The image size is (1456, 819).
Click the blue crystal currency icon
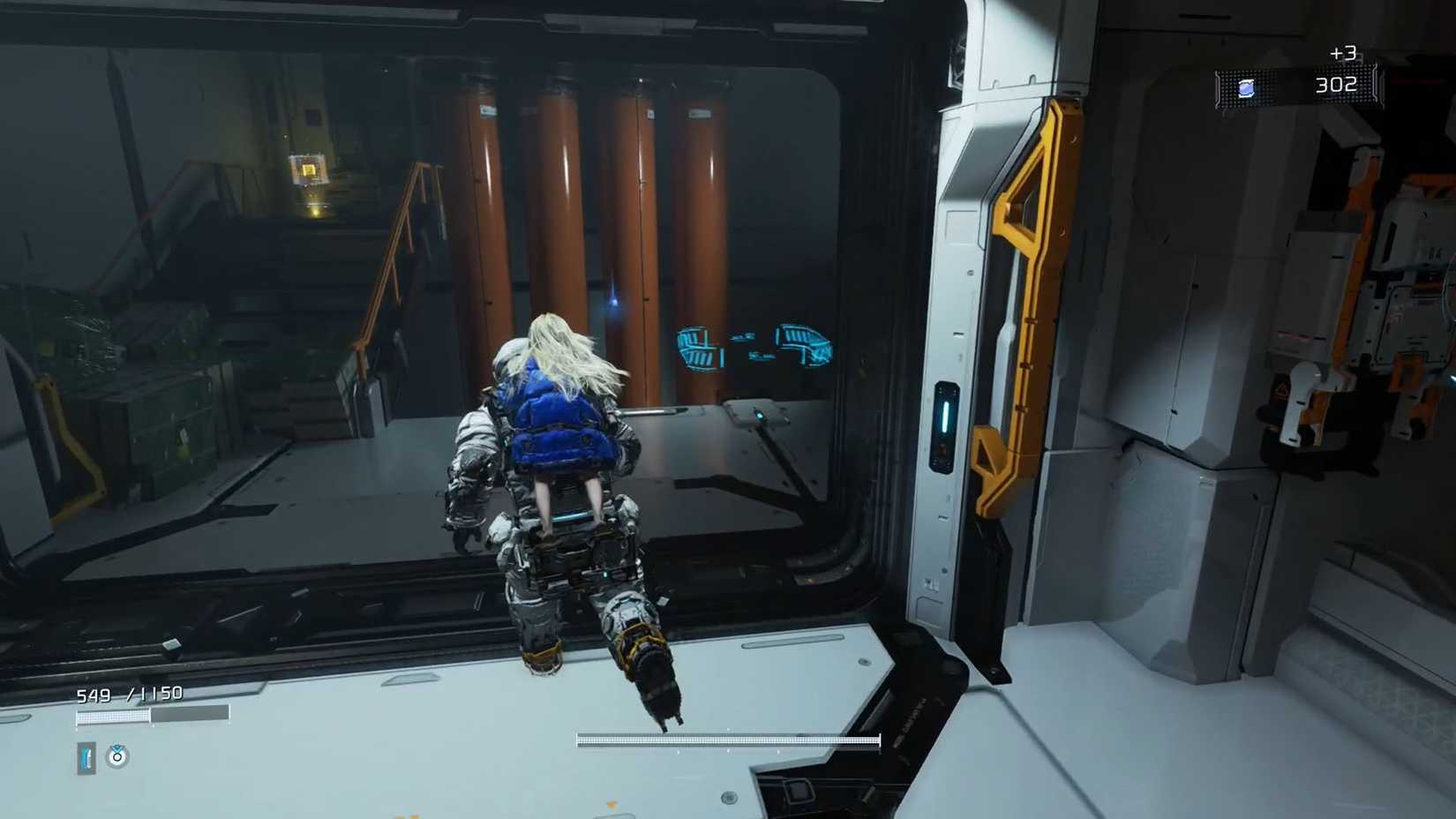tap(1246, 88)
